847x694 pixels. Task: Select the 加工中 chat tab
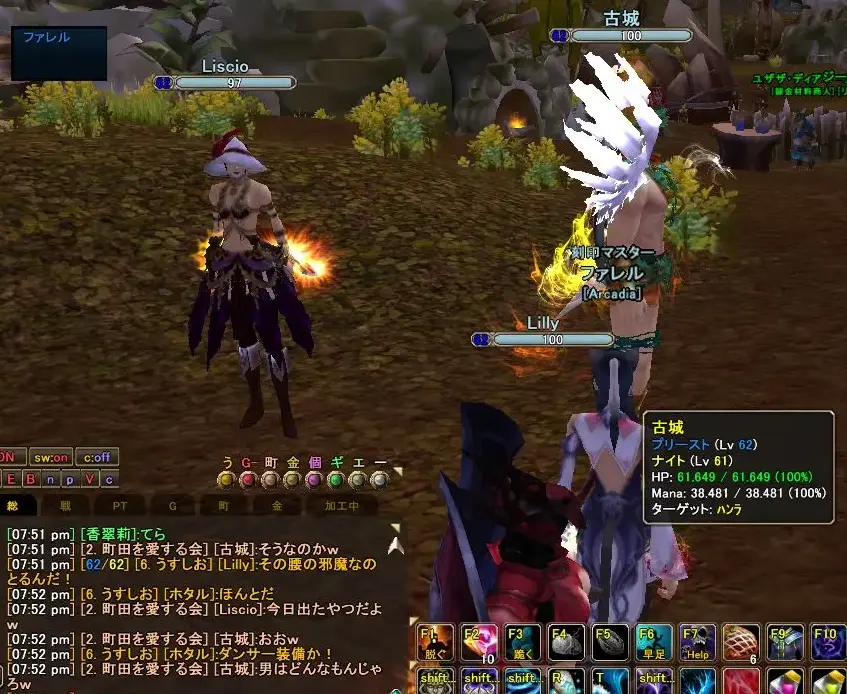pos(342,507)
